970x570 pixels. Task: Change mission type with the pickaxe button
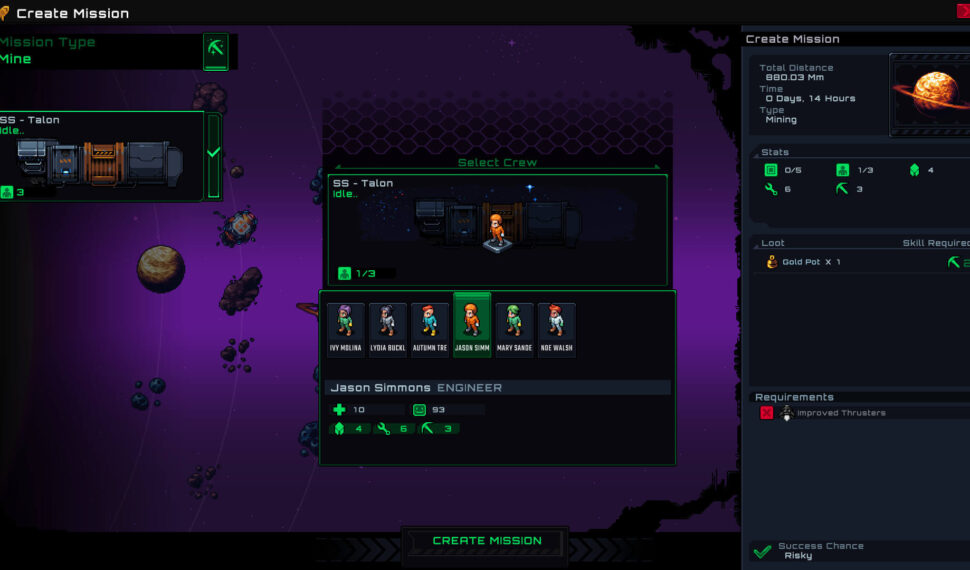pos(216,50)
